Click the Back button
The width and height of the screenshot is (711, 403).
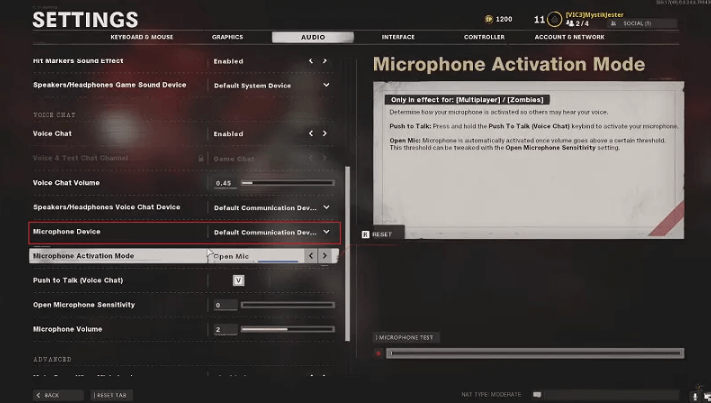click(x=47, y=395)
